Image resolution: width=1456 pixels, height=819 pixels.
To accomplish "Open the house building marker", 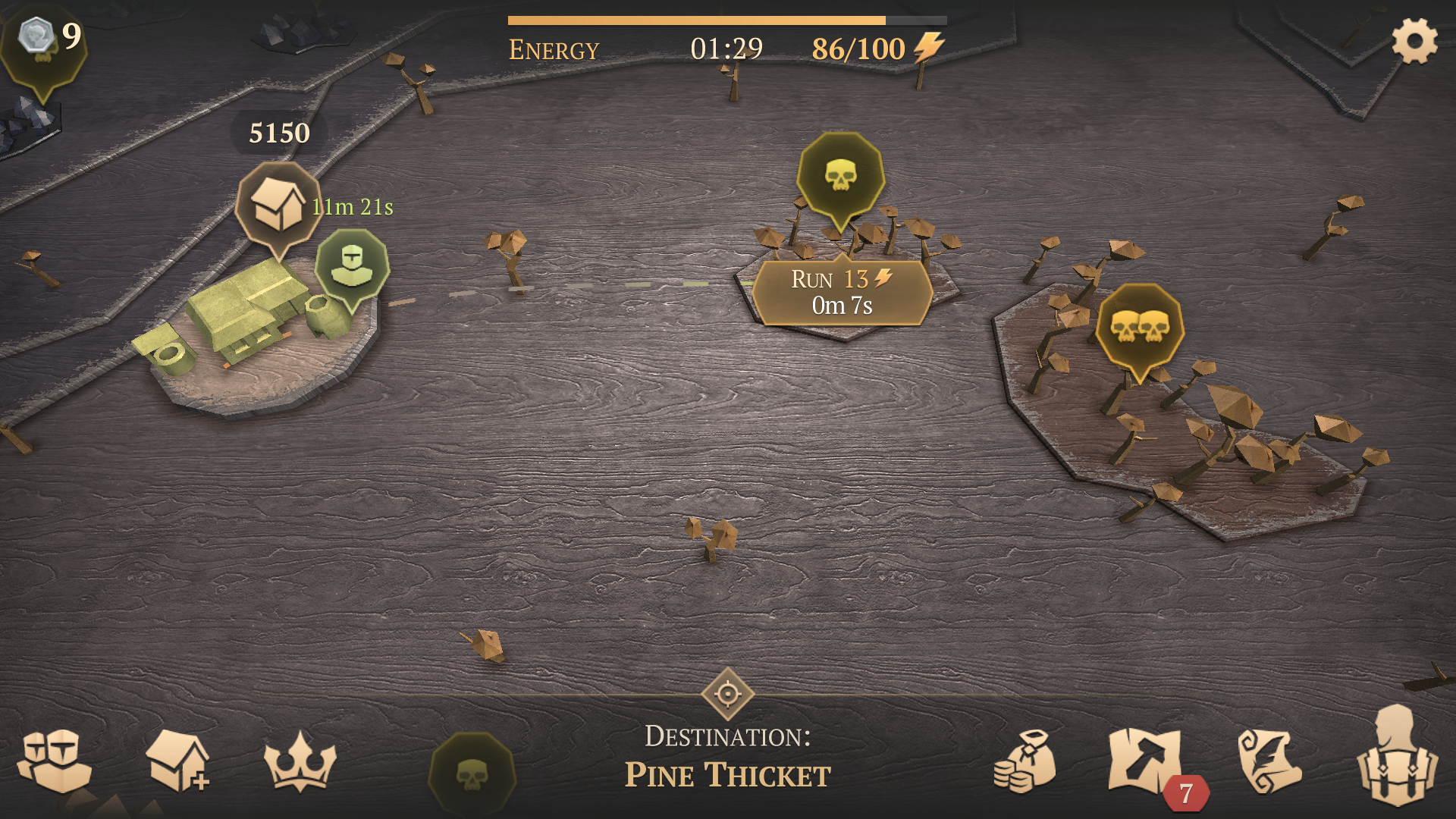I will point(278,203).
